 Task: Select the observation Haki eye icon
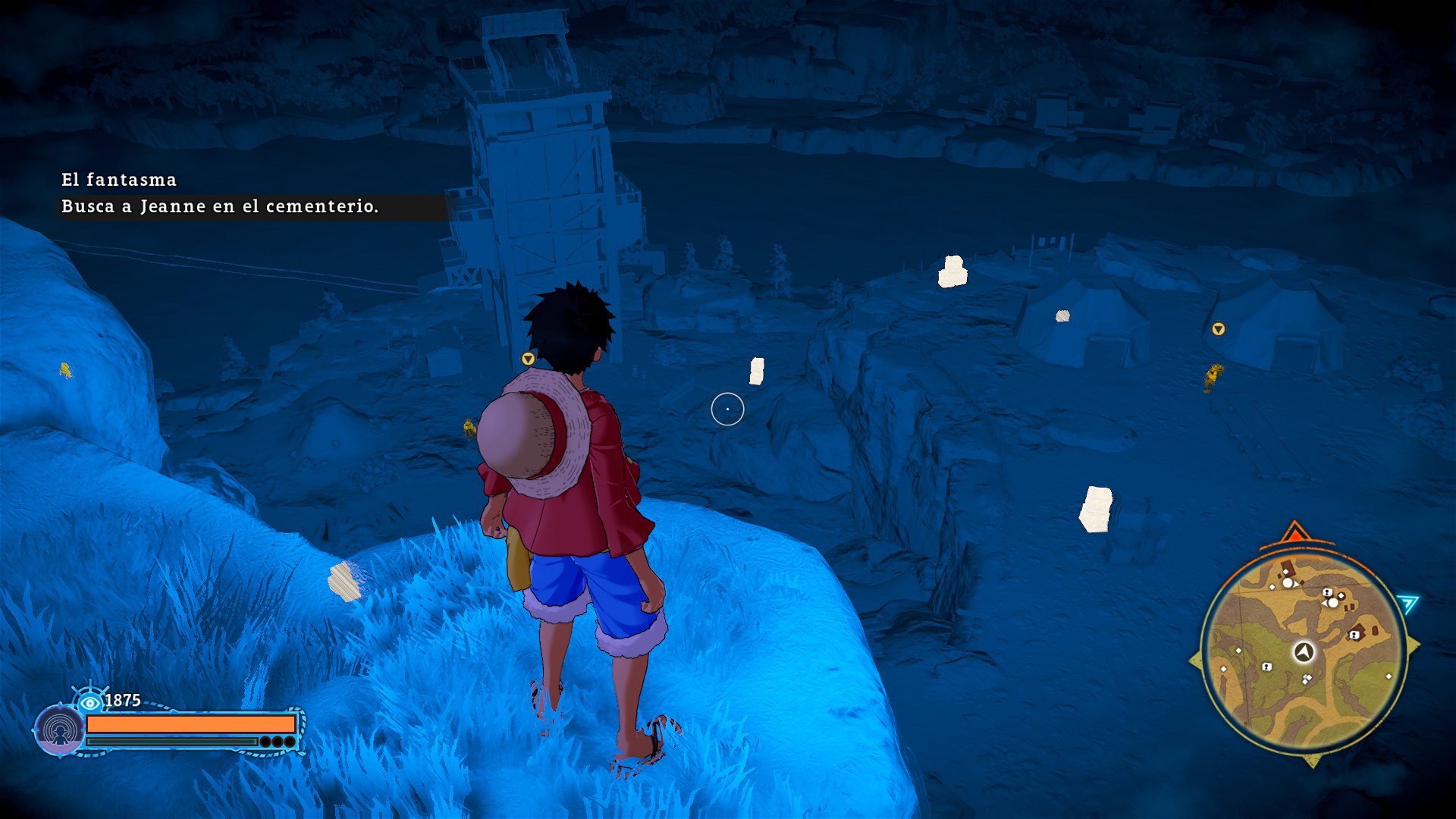(90, 702)
